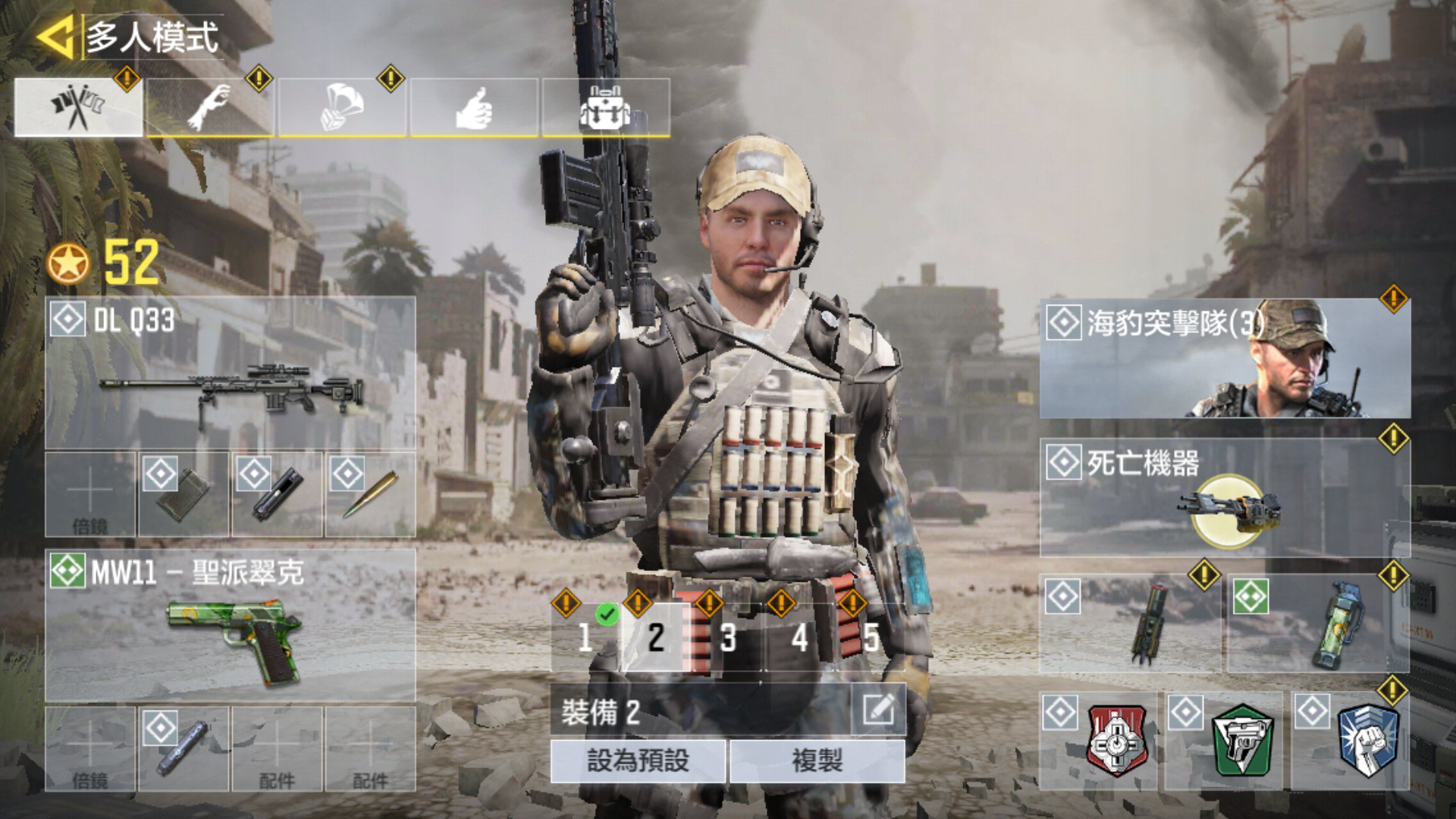The height and width of the screenshot is (819, 1456).
Task: Choose loadout slot 5
Action: pos(871,638)
